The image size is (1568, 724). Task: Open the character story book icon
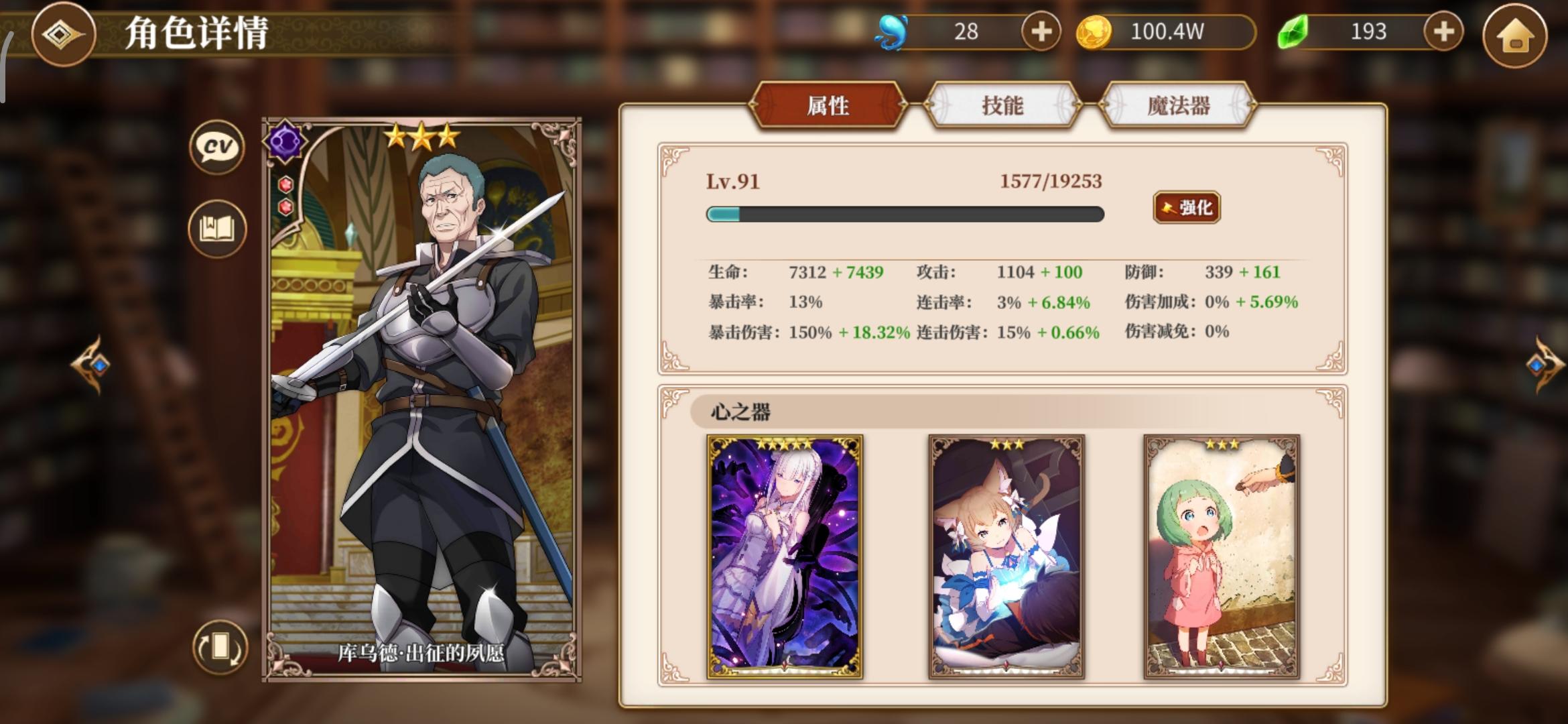(216, 228)
